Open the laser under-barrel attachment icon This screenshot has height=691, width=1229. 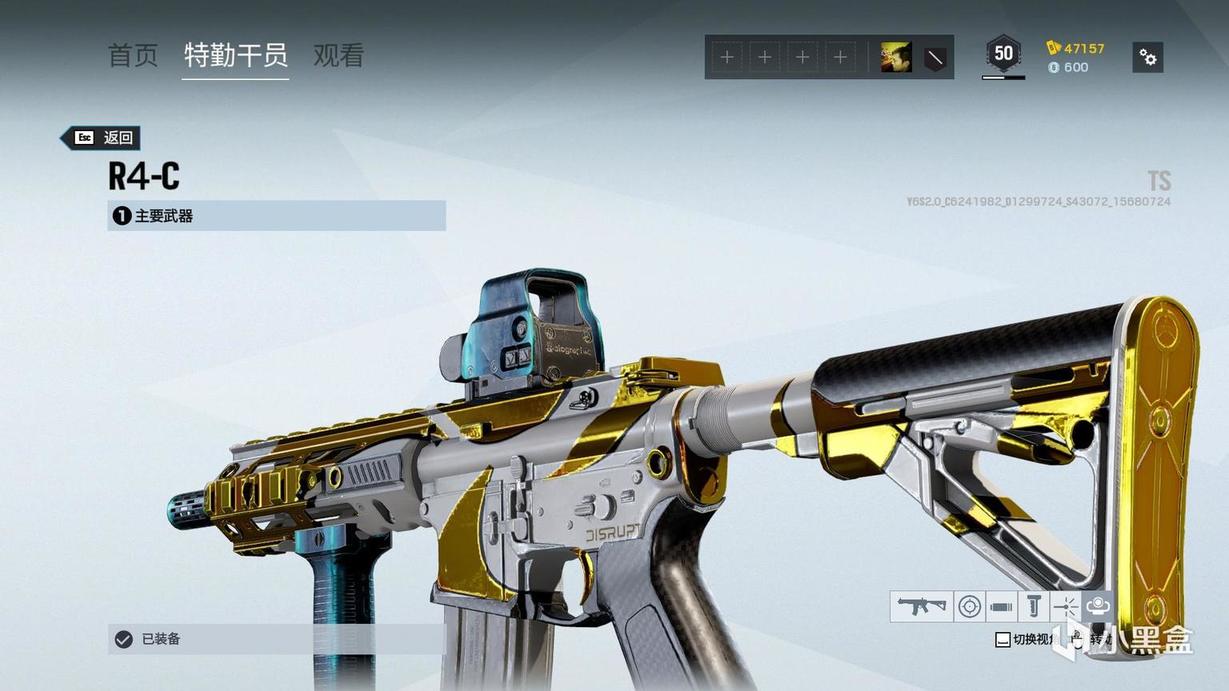1066,606
